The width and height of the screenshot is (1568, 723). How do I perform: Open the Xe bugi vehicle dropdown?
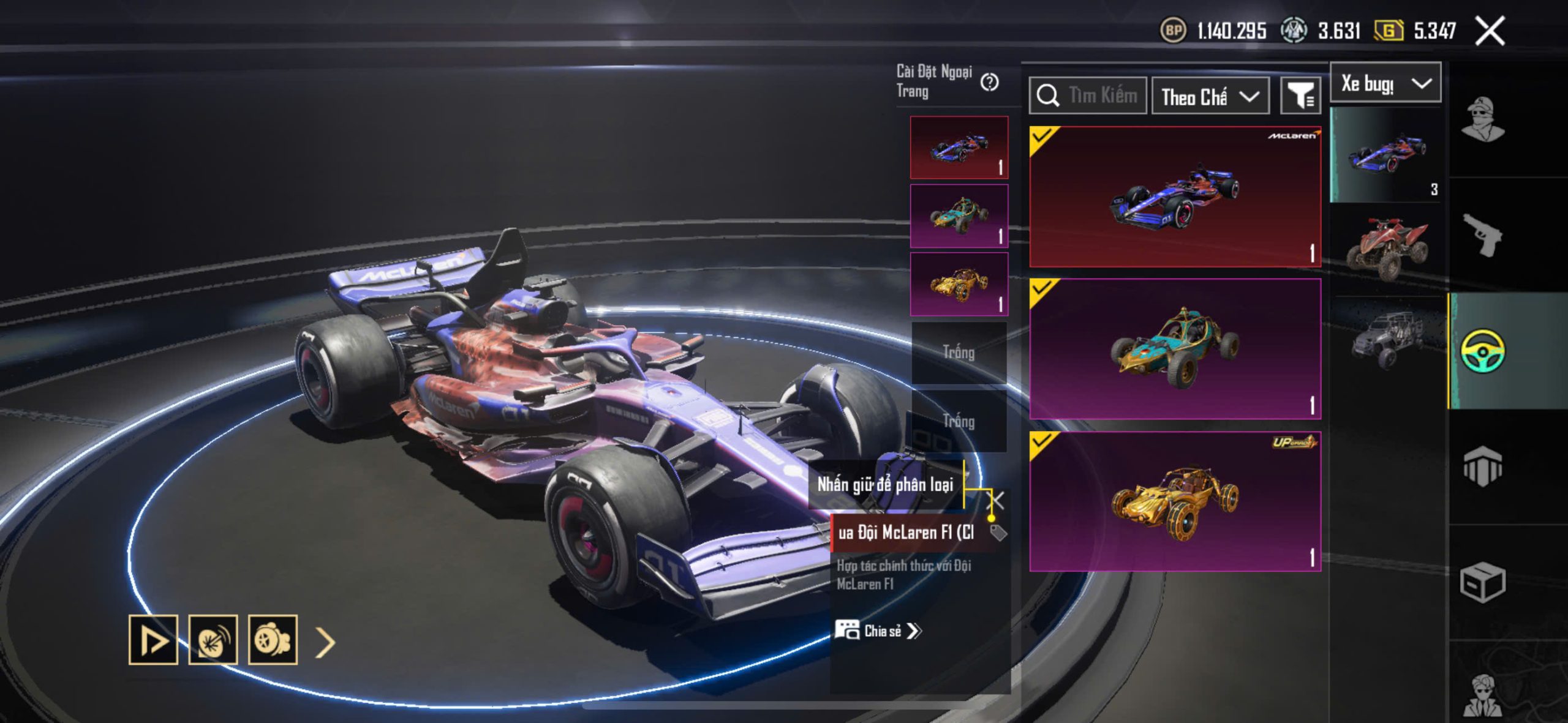[1385, 83]
